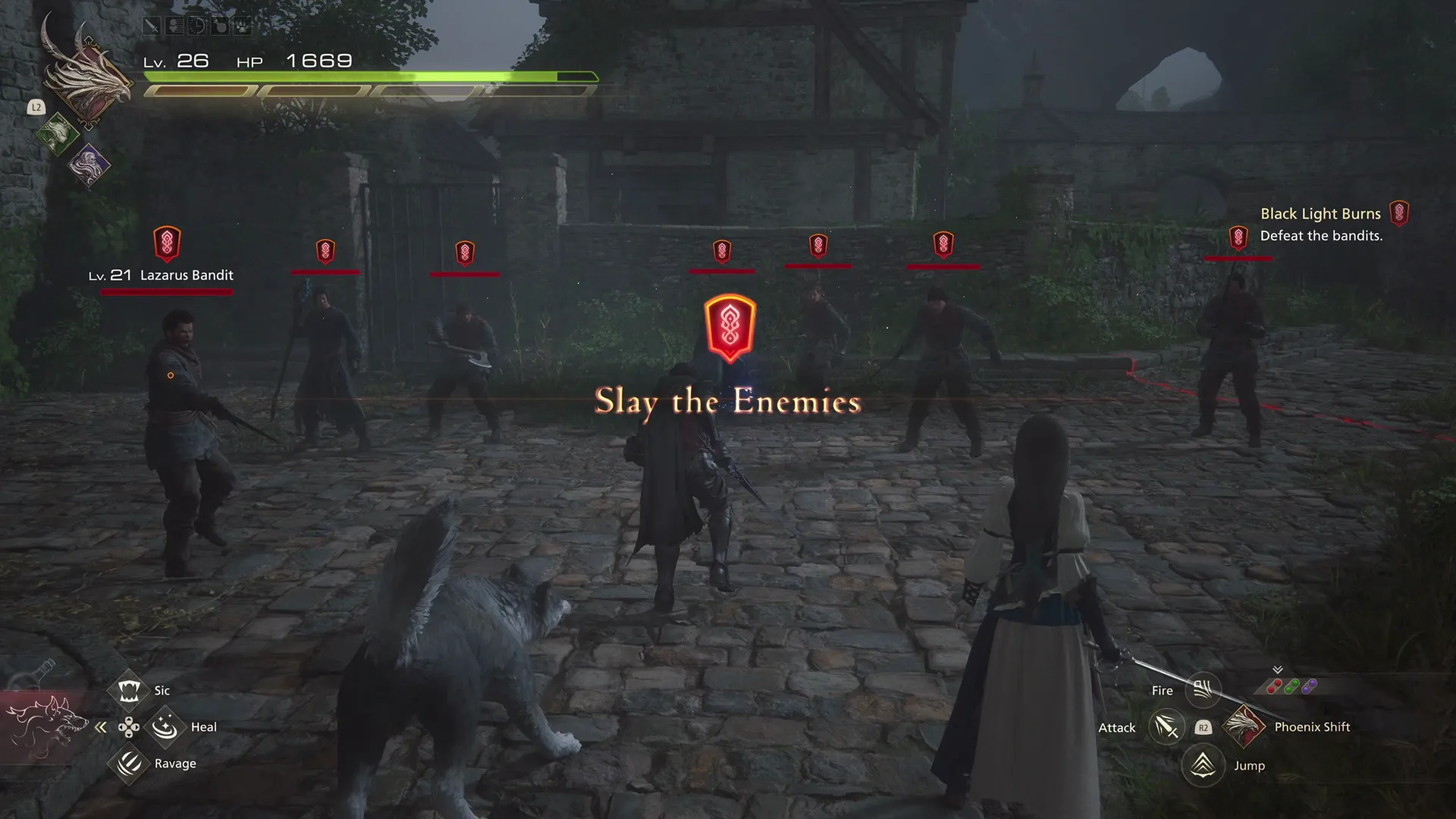Click the Attack dagger icon
The image size is (1456, 819).
click(1166, 728)
